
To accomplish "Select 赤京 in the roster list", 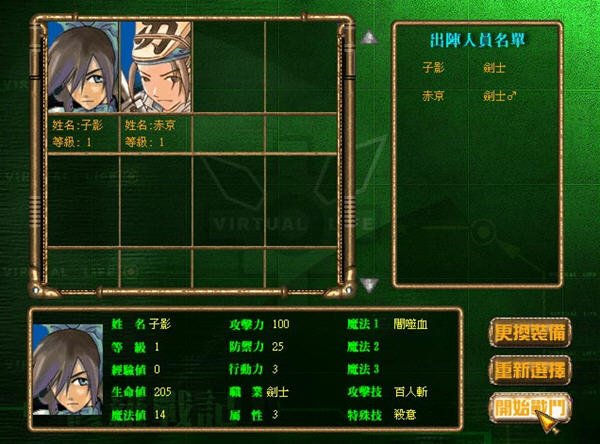I will click(436, 96).
